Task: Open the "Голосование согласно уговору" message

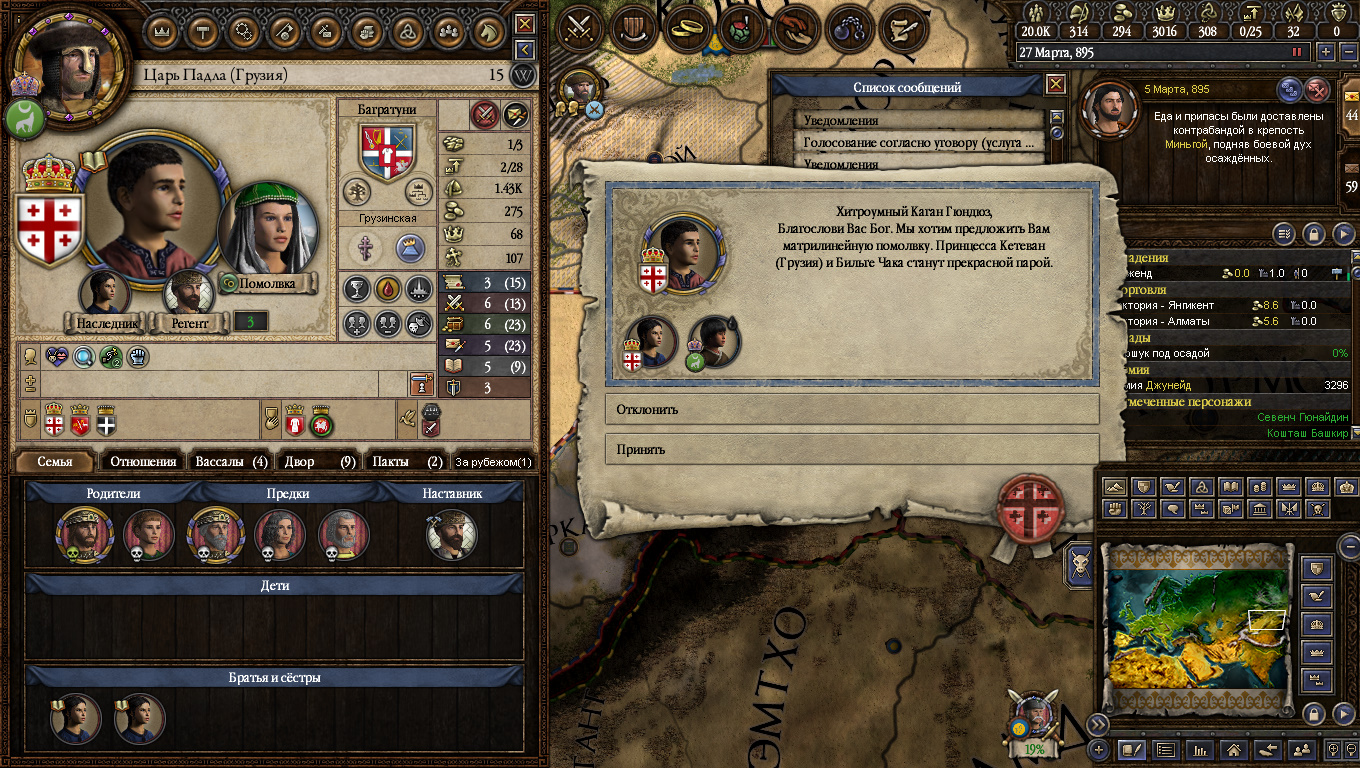Action: [920, 143]
